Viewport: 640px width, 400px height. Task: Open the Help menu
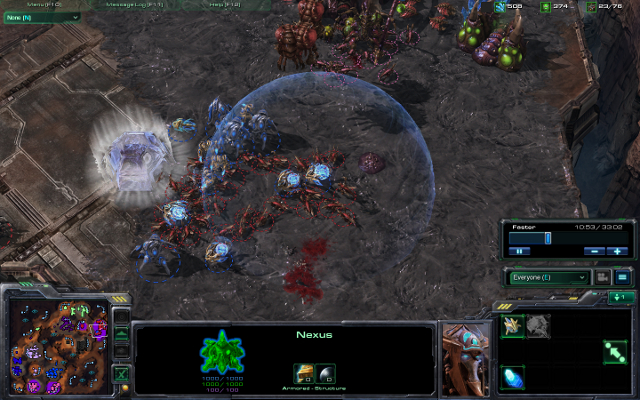tap(222, 5)
